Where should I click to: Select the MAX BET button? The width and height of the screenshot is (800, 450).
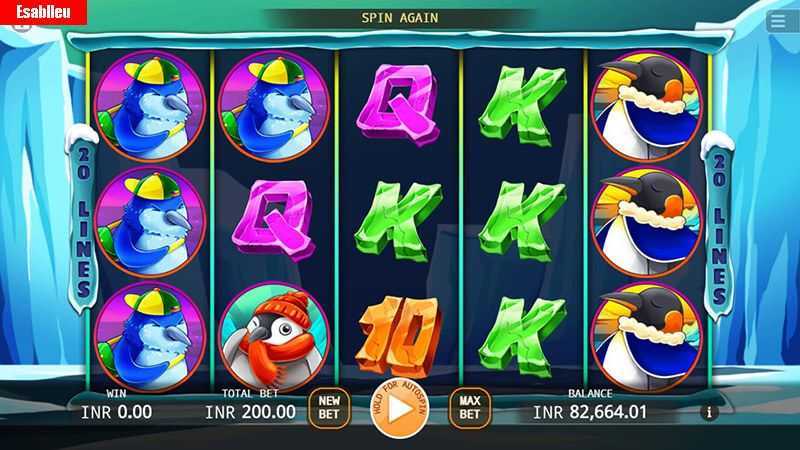470,407
